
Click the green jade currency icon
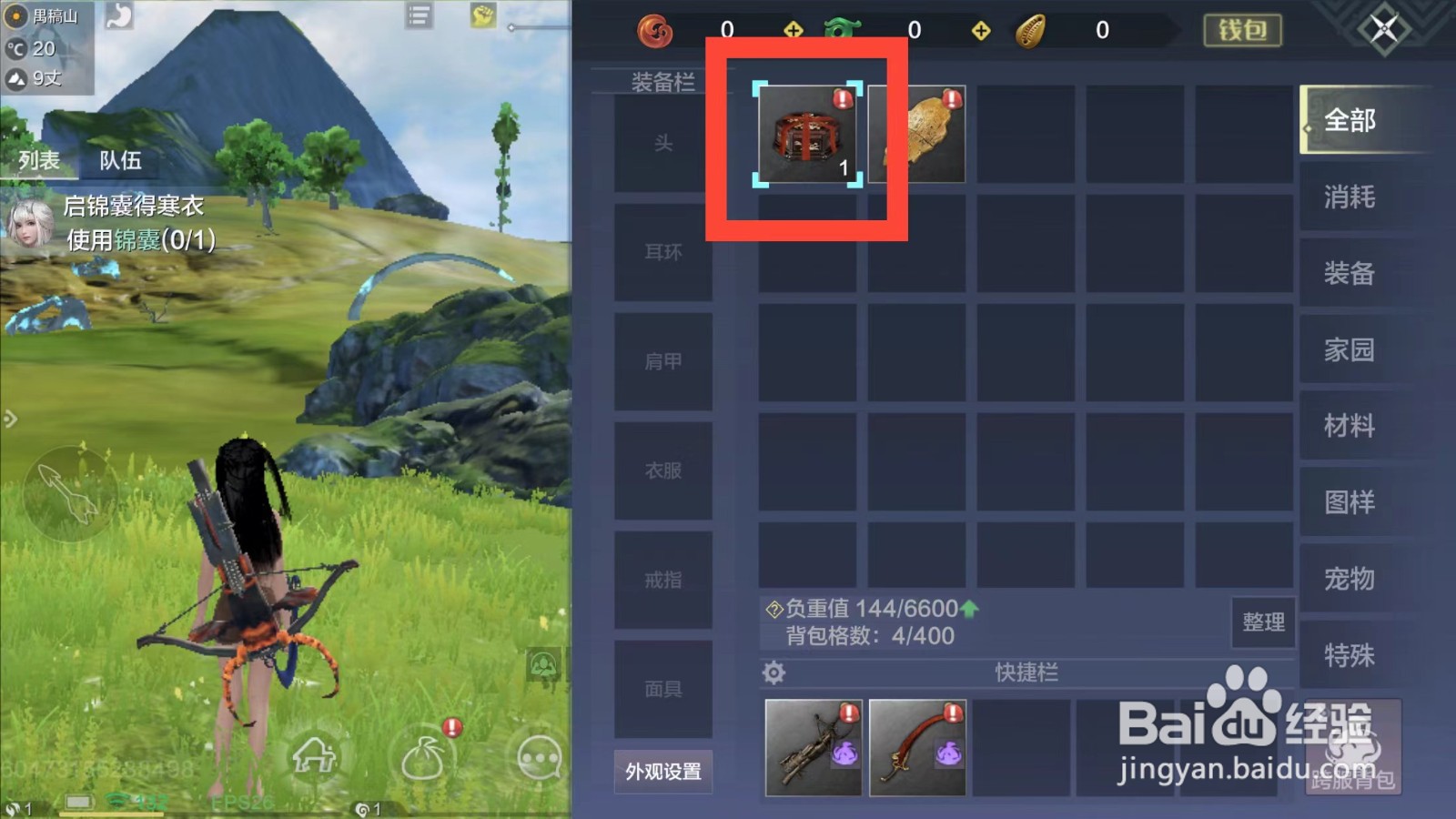pyautogui.click(x=842, y=28)
